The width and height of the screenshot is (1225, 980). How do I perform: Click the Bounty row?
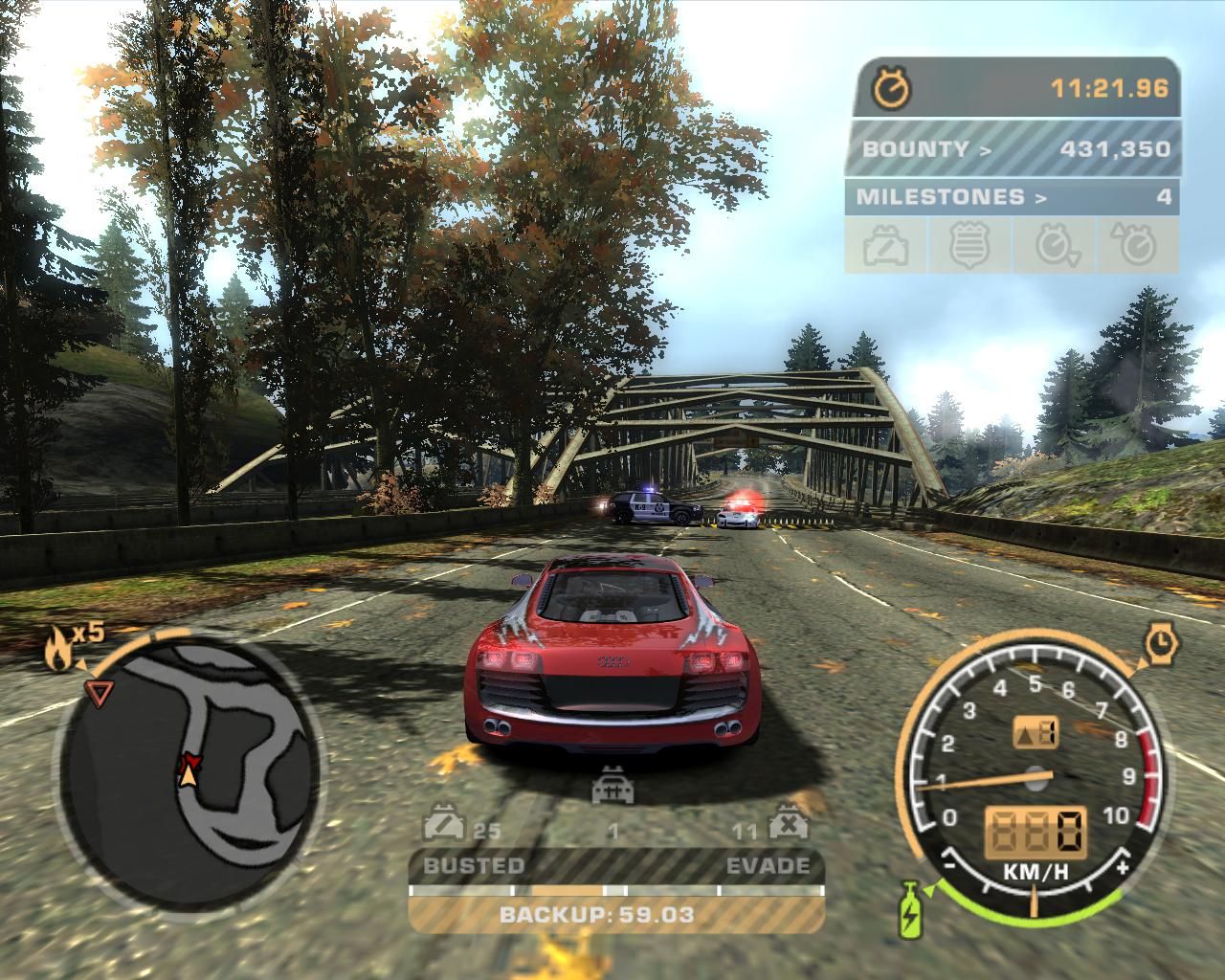[1012, 148]
